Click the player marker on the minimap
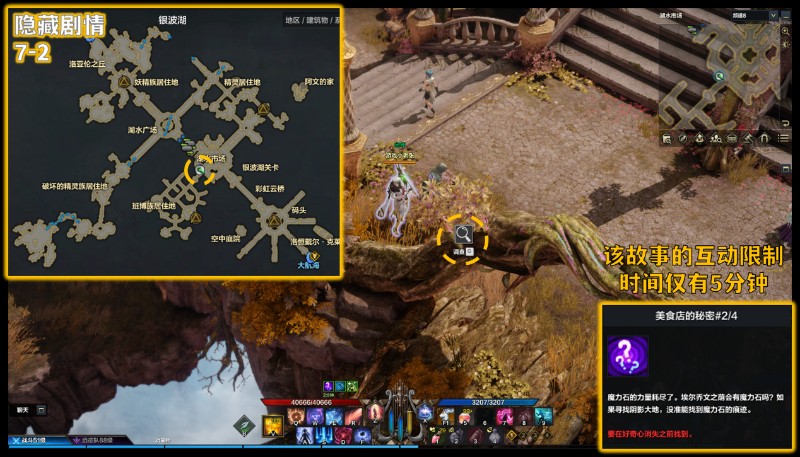Screen dimensions: 800x457 (x=719, y=74)
